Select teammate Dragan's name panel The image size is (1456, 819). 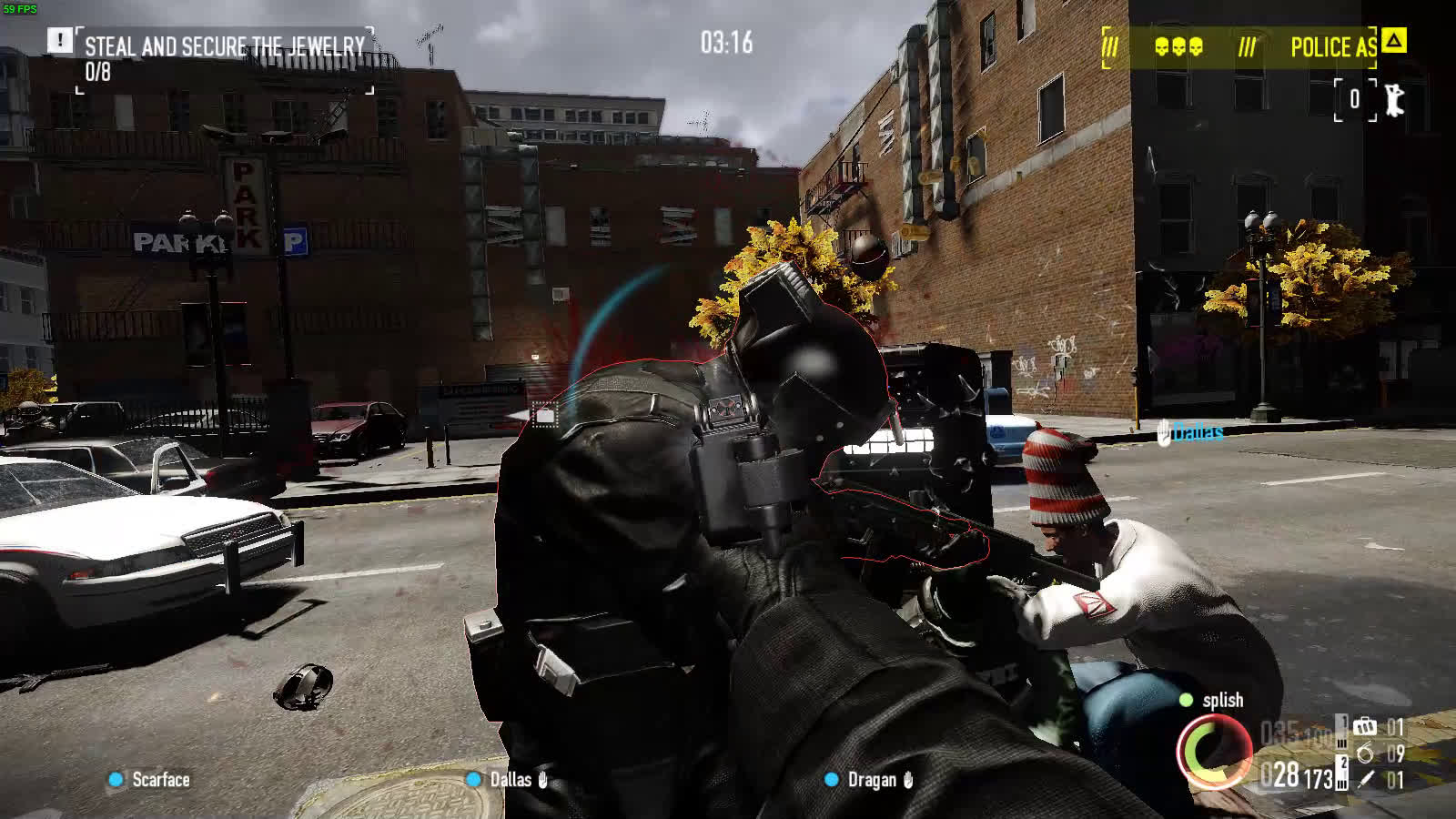[x=870, y=780]
